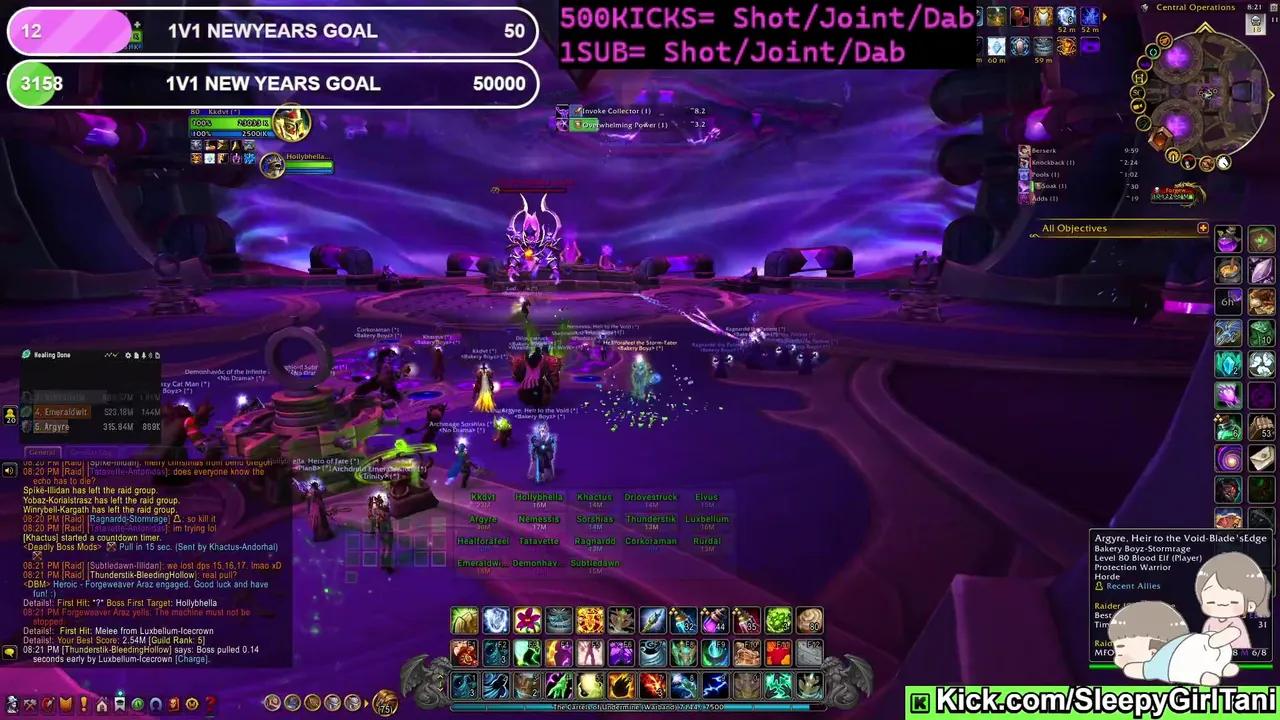Select the General chat tab
The width and height of the screenshot is (1280, 720).
42,452
